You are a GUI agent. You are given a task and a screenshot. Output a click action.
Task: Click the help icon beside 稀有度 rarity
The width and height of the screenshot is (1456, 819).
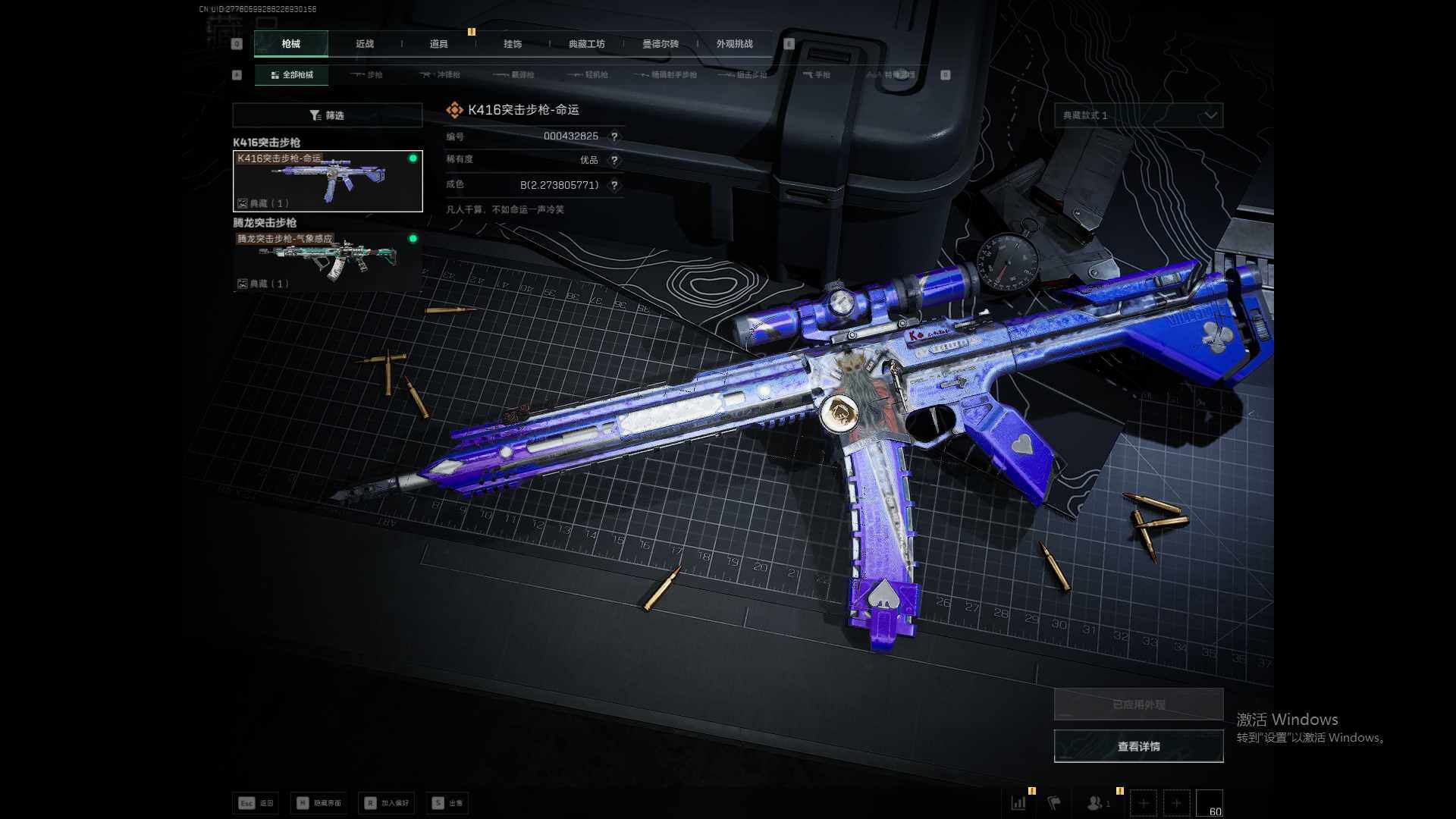point(614,160)
